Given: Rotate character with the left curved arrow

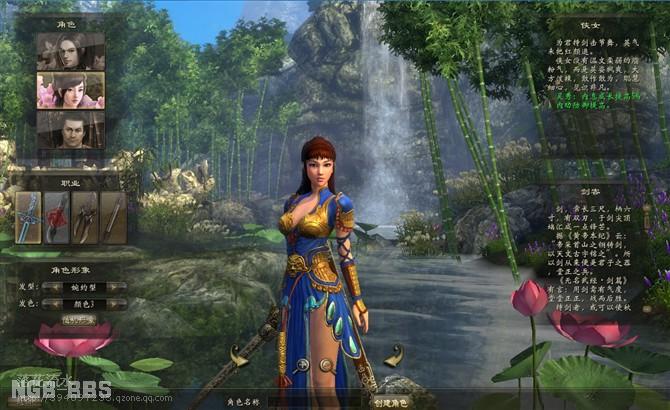Looking at the screenshot, I should tap(238, 355).
